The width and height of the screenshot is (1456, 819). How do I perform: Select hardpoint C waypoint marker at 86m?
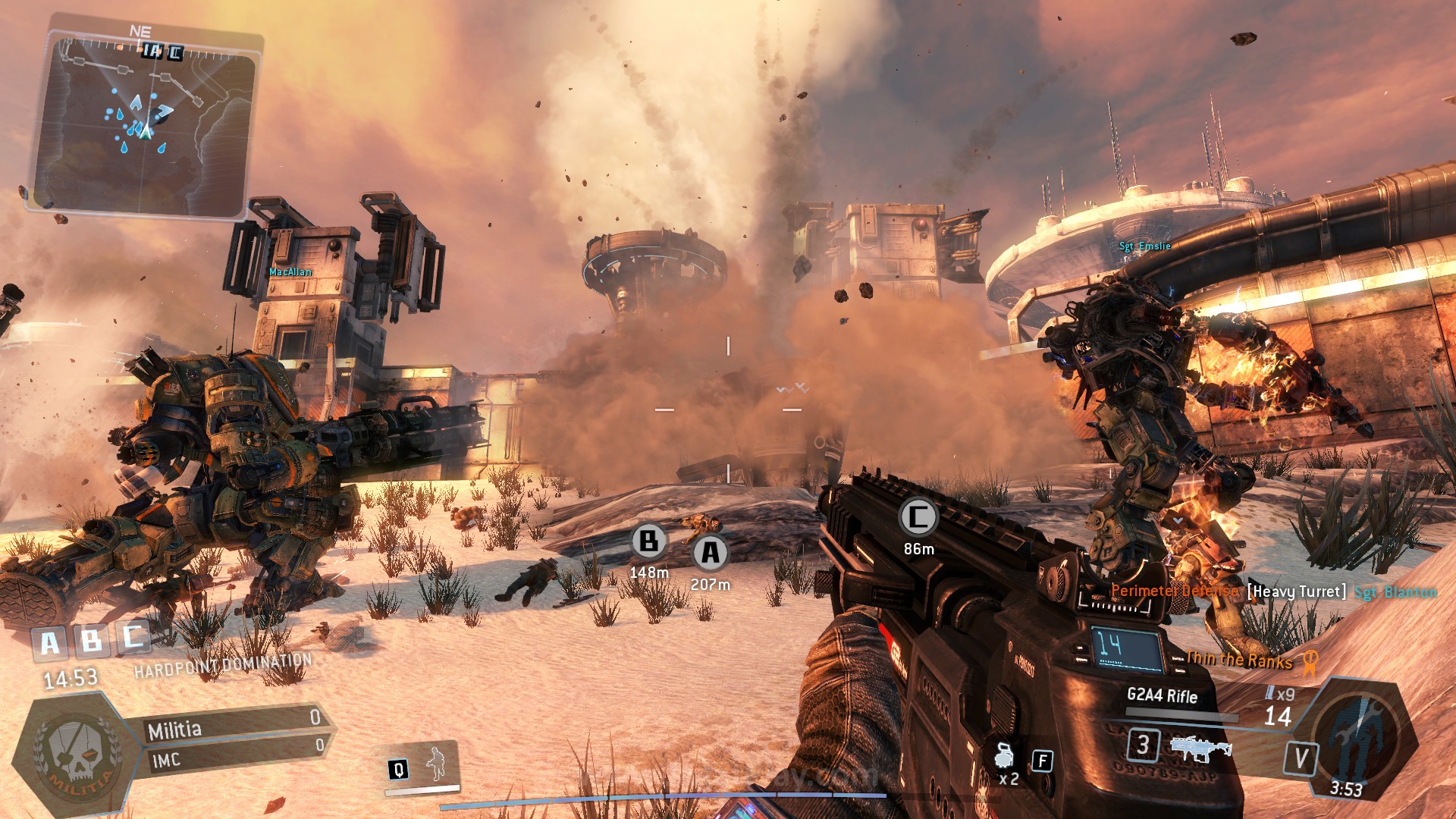[918, 518]
